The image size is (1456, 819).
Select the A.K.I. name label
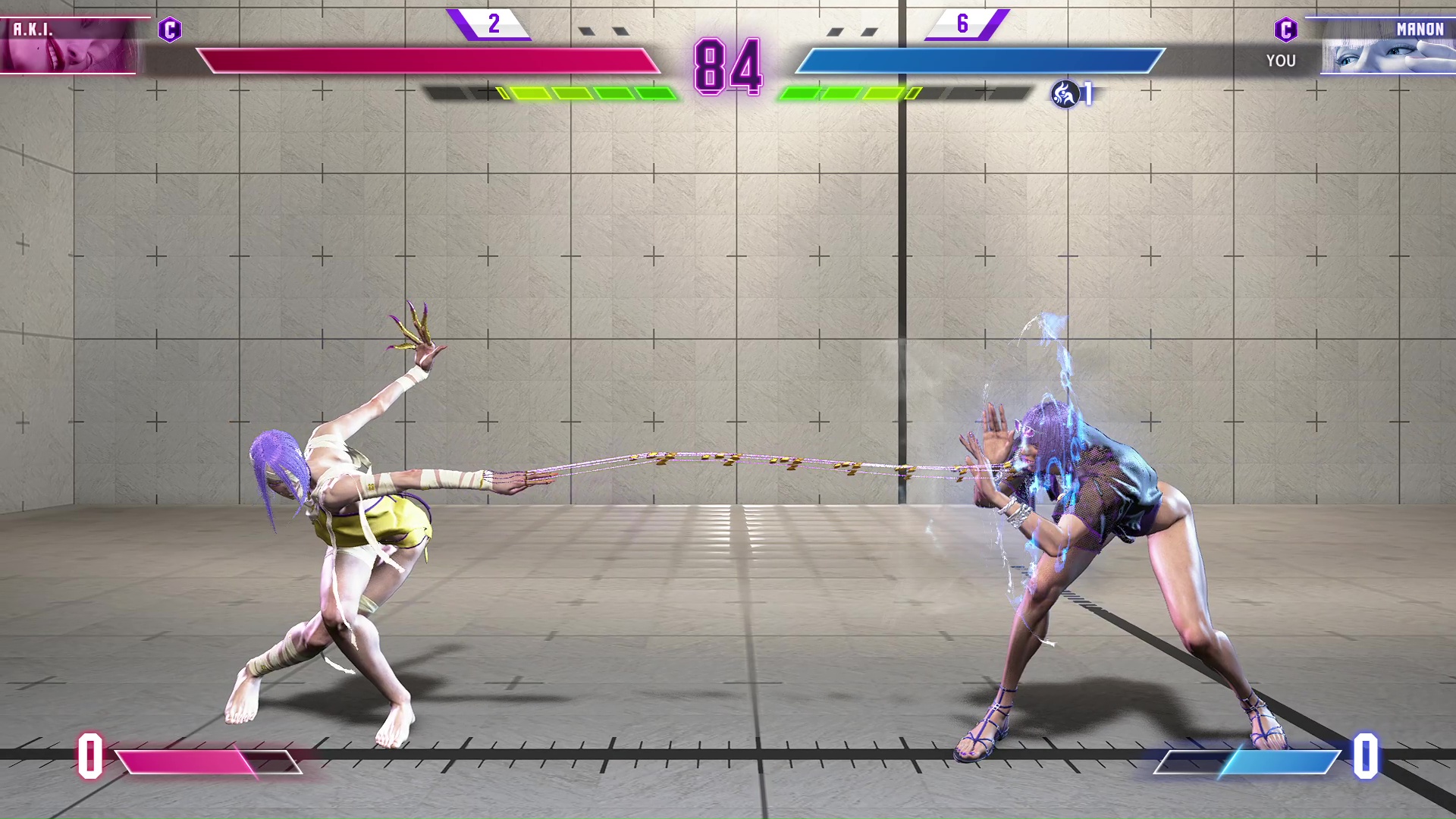tap(32, 30)
